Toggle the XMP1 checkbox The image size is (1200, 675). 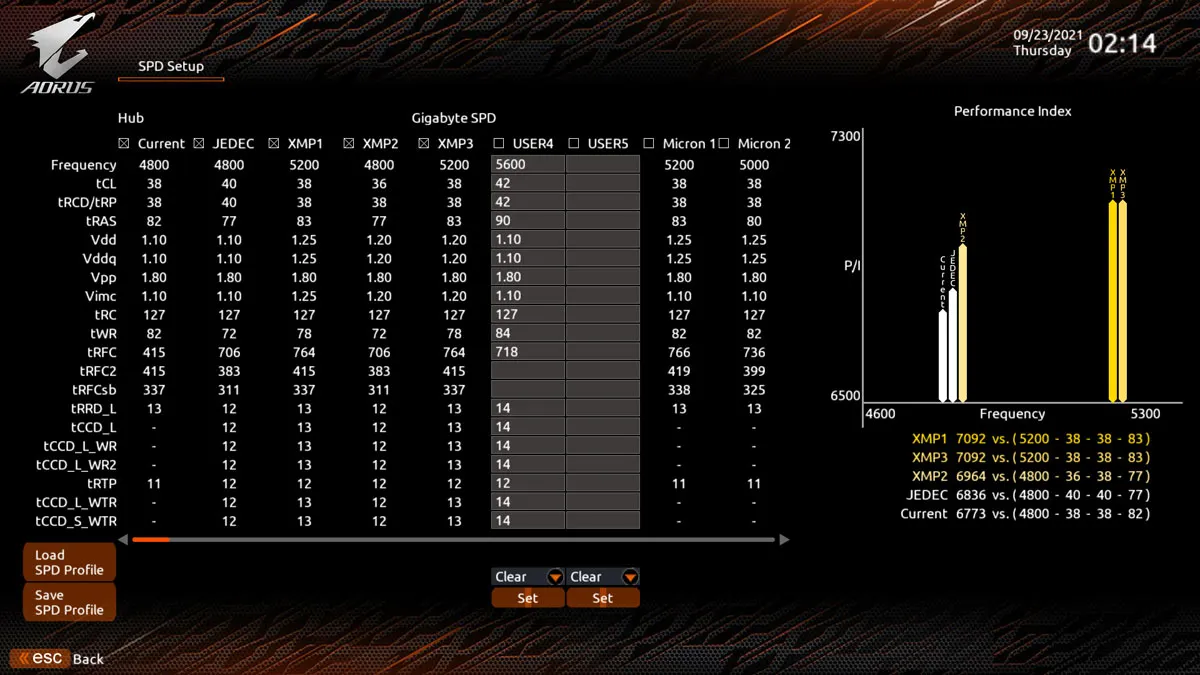point(274,144)
